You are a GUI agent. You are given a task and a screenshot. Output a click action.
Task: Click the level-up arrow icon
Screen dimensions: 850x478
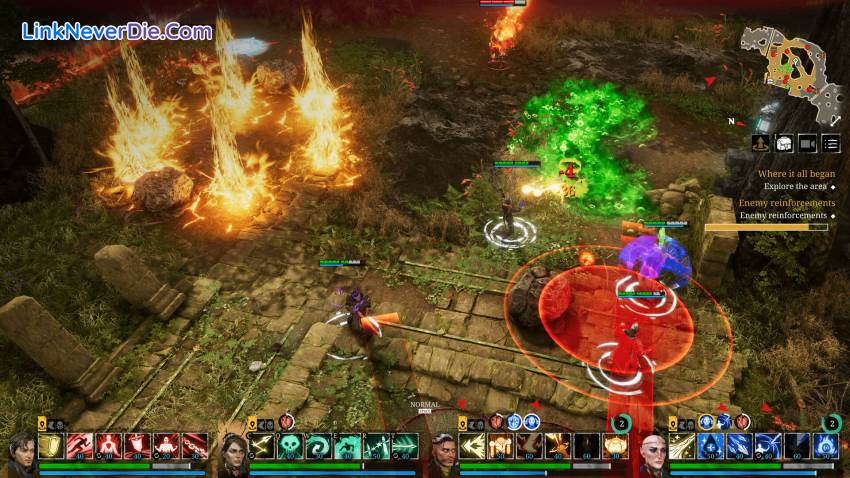[x=761, y=144]
